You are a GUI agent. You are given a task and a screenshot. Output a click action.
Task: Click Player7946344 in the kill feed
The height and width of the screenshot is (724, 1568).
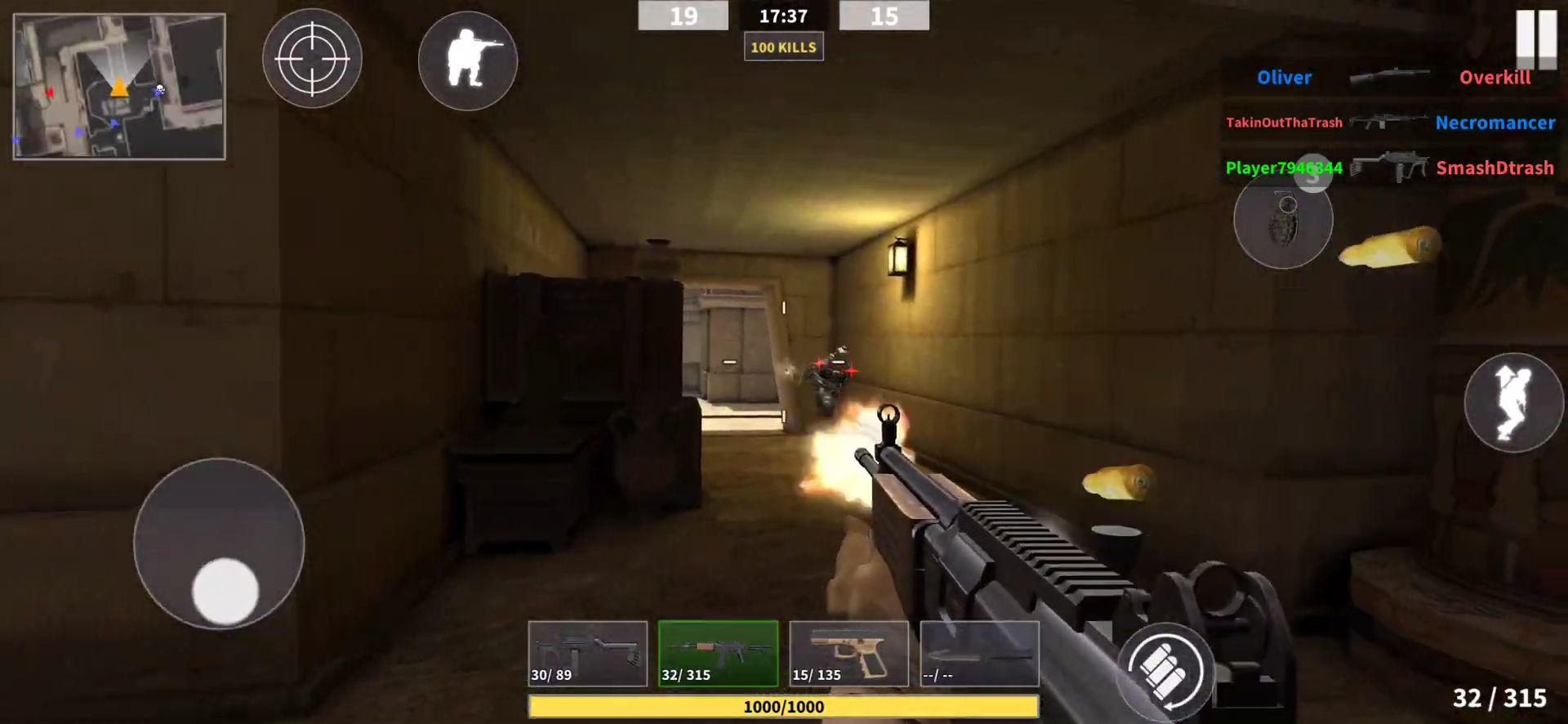coord(1284,168)
